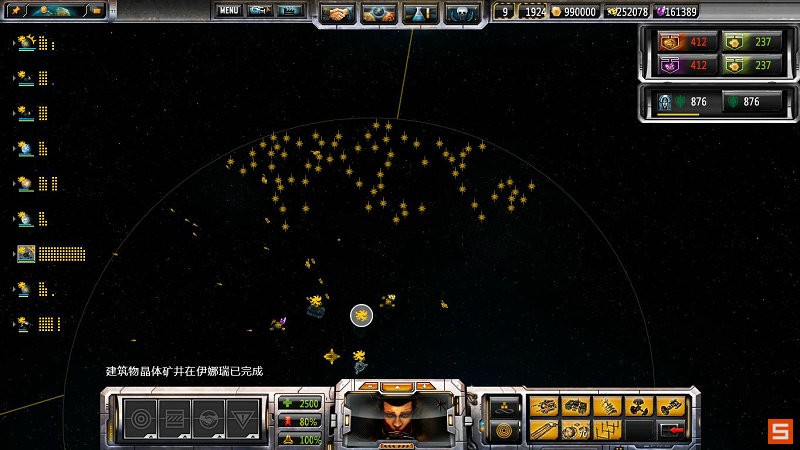Click the selected unit marker in the circle
Viewport: 800px width, 450px height.
click(361, 316)
